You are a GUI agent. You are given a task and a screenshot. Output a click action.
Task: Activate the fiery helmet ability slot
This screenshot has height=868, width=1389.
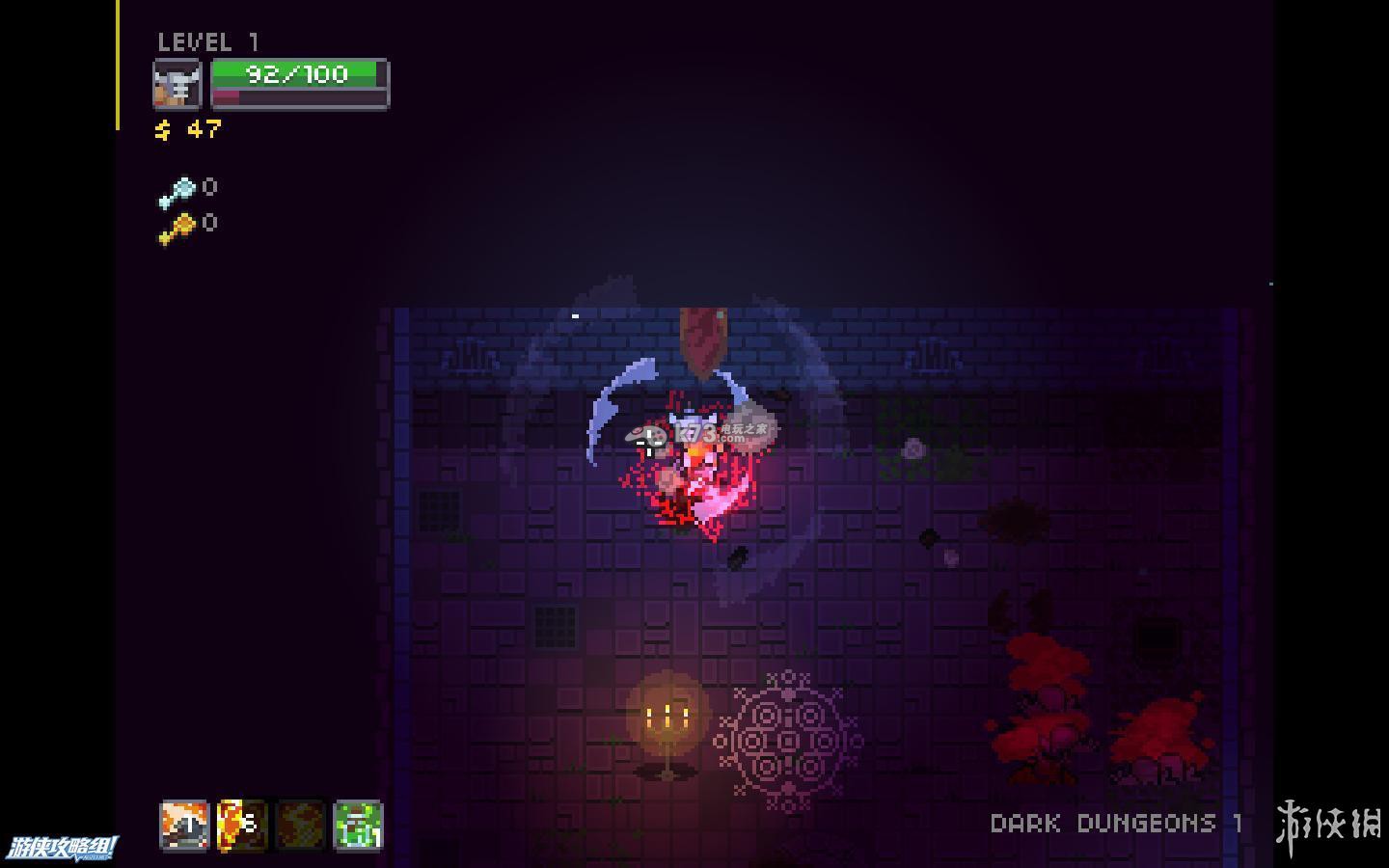tap(183, 826)
